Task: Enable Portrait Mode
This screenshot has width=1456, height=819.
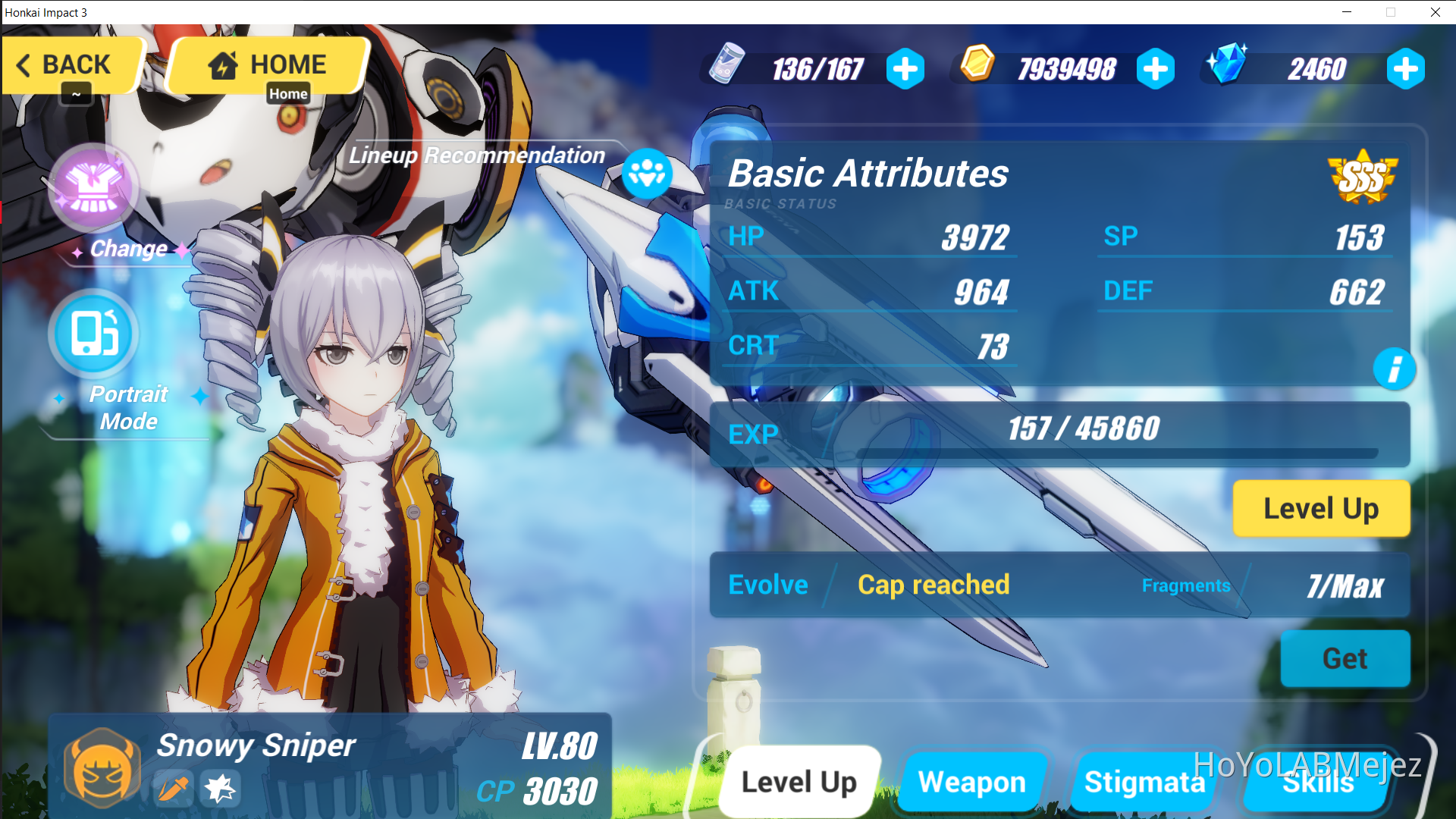Action: coord(93,334)
